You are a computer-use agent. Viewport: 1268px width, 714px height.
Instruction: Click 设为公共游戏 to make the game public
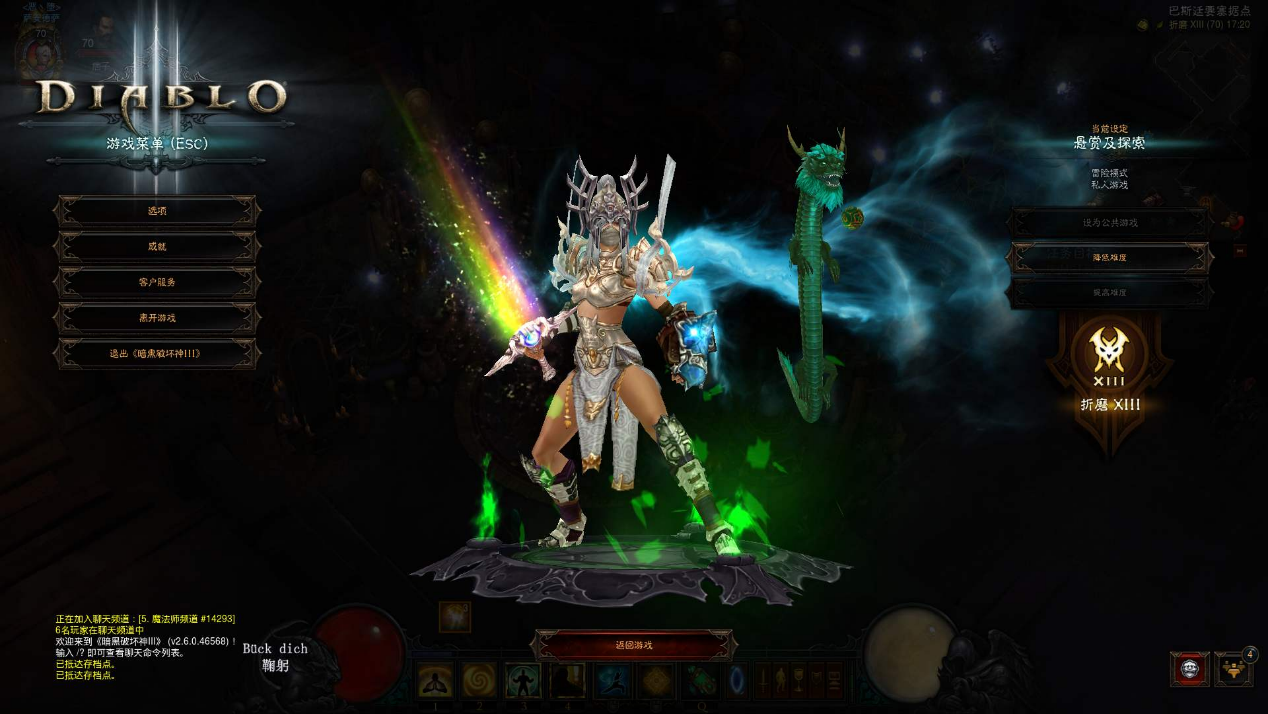click(1109, 222)
